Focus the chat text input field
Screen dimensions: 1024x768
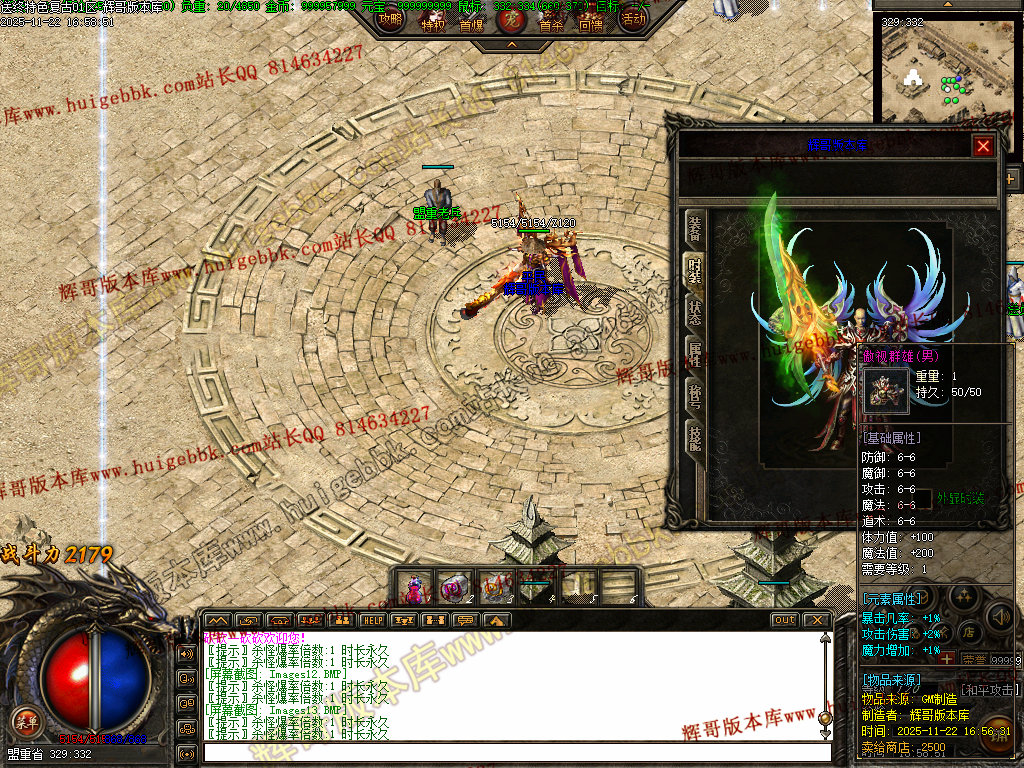pyautogui.click(x=510, y=753)
